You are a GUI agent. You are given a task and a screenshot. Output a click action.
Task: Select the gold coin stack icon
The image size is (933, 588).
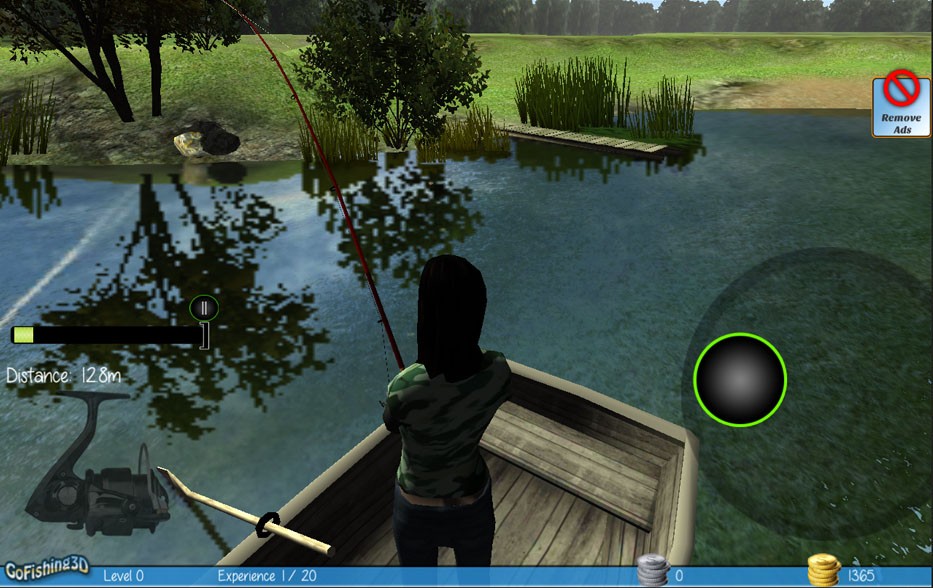point(823,571)
